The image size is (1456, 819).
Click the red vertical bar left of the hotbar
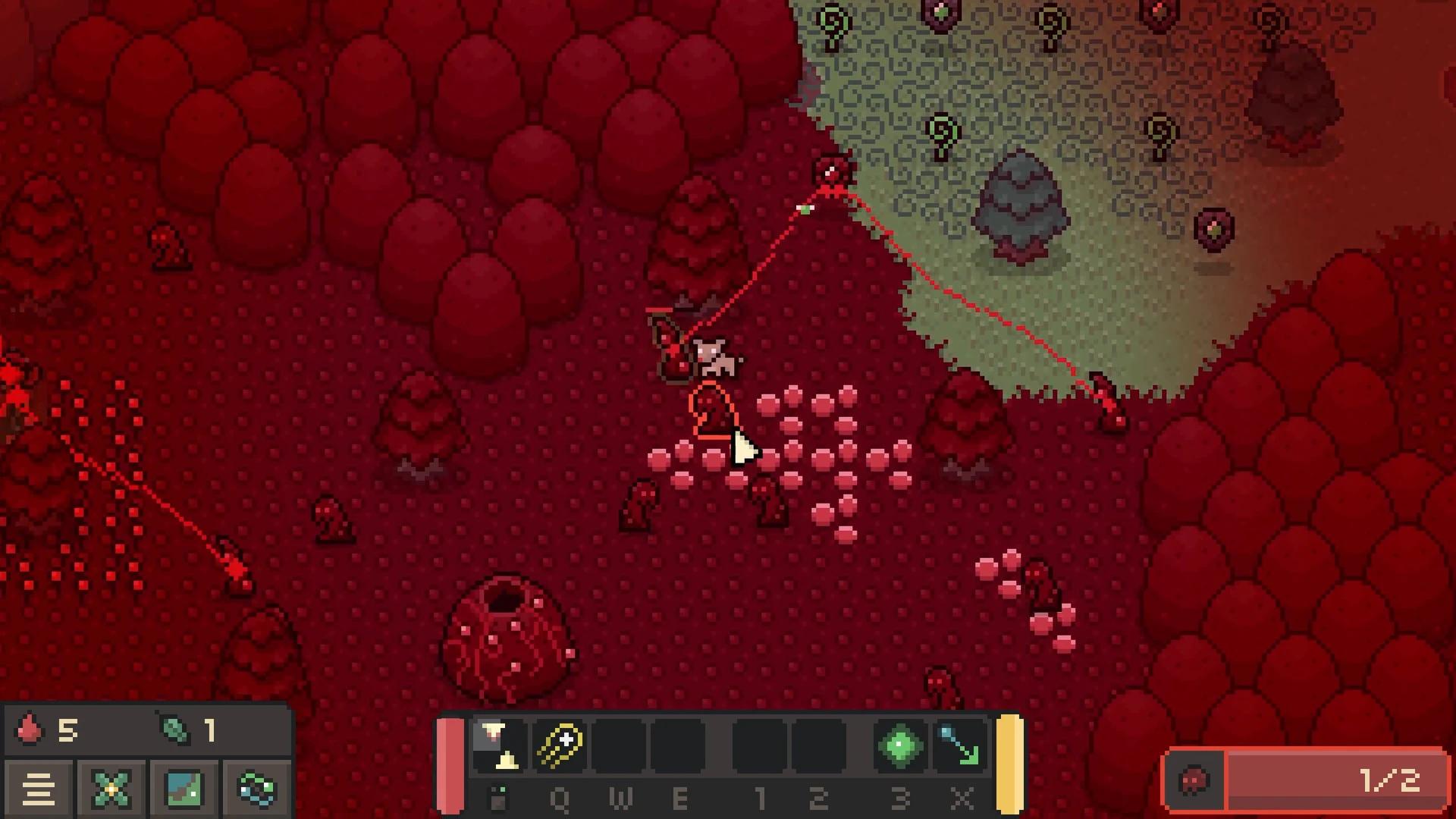pyautogui.click(x=450, y=762)
